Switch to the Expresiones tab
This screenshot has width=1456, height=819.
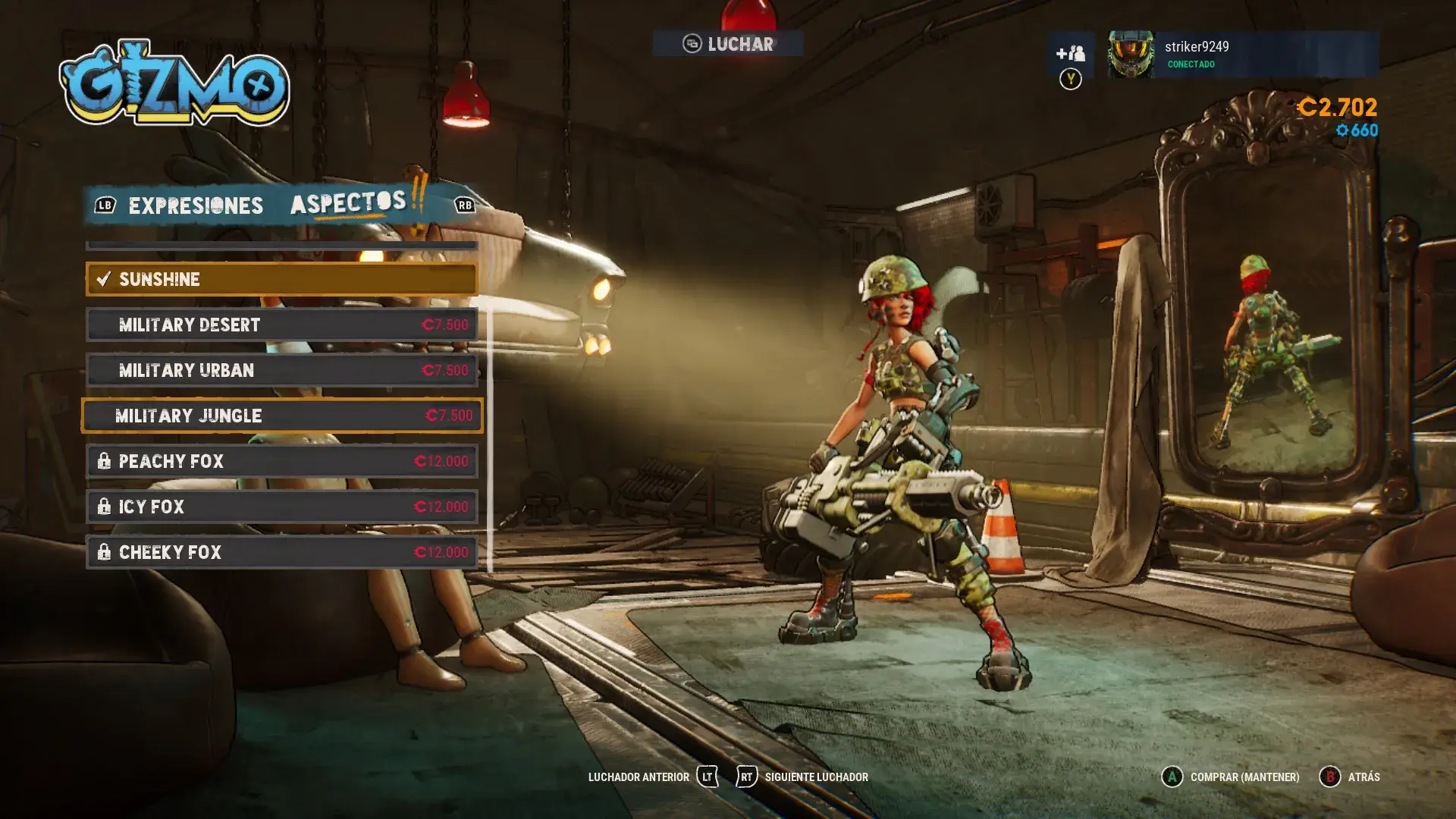tap(195, 206)
